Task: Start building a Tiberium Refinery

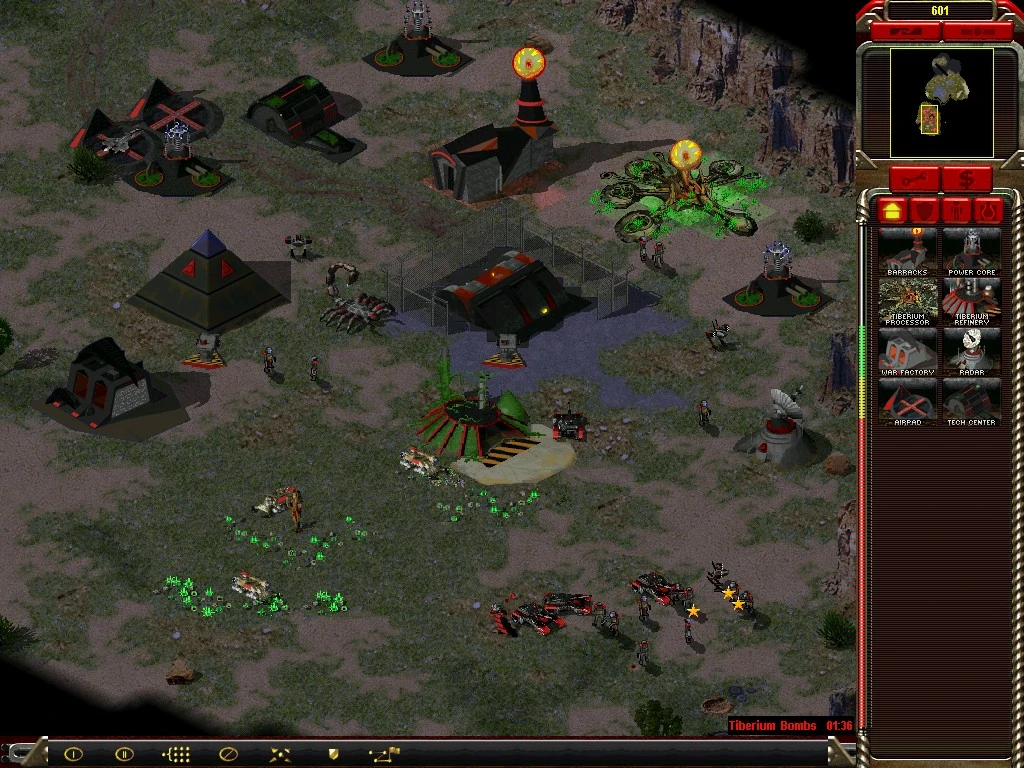Action: (970, 301)
